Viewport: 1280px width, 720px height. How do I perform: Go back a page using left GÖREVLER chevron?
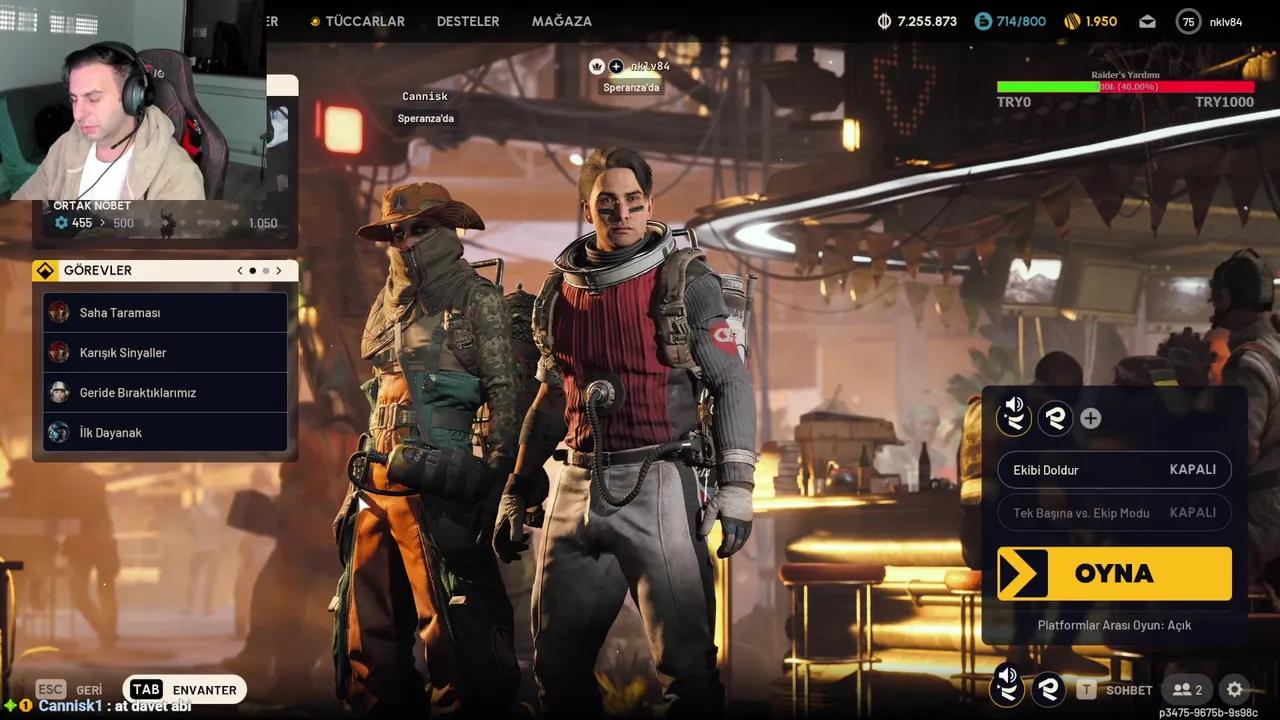point(239,270)
